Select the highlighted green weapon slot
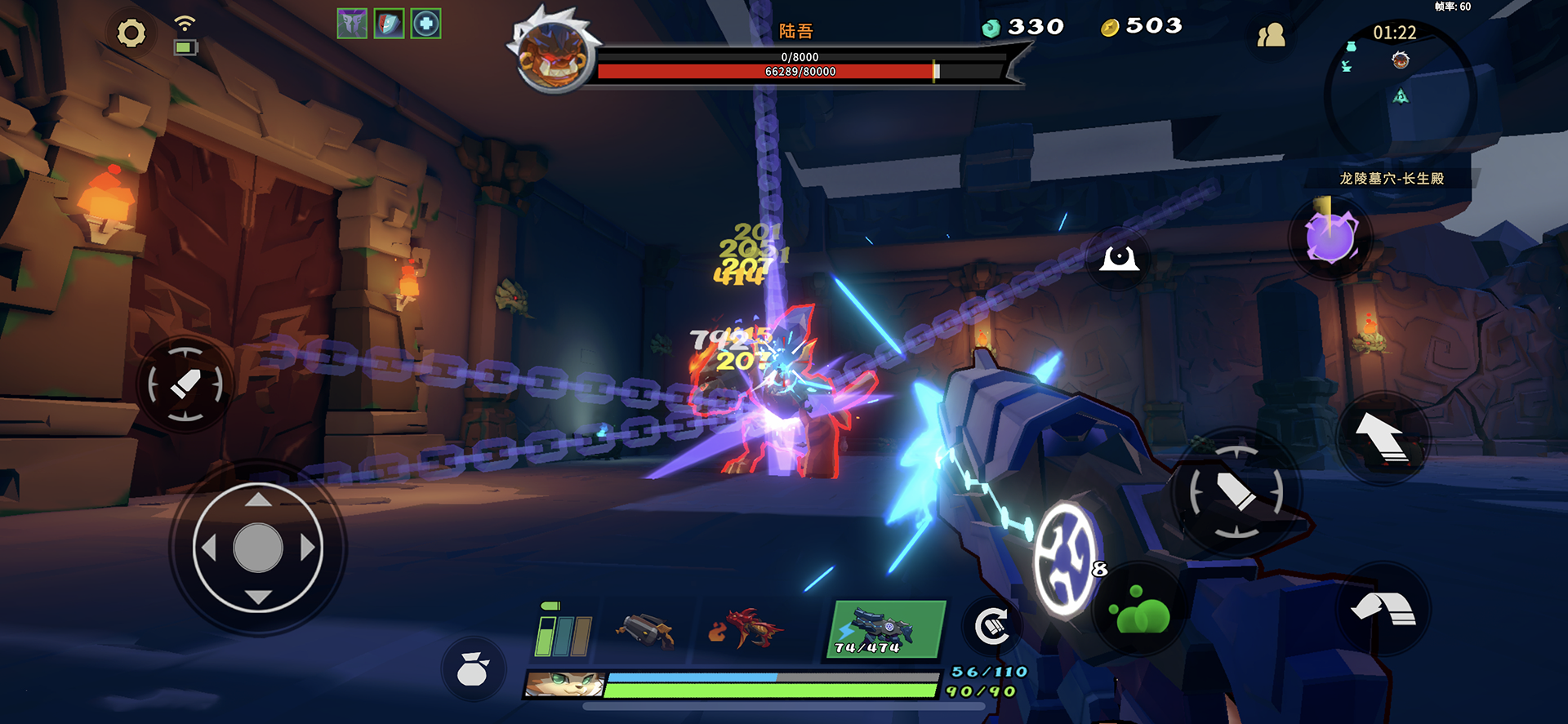The image size is (1568, 724). 885,629
